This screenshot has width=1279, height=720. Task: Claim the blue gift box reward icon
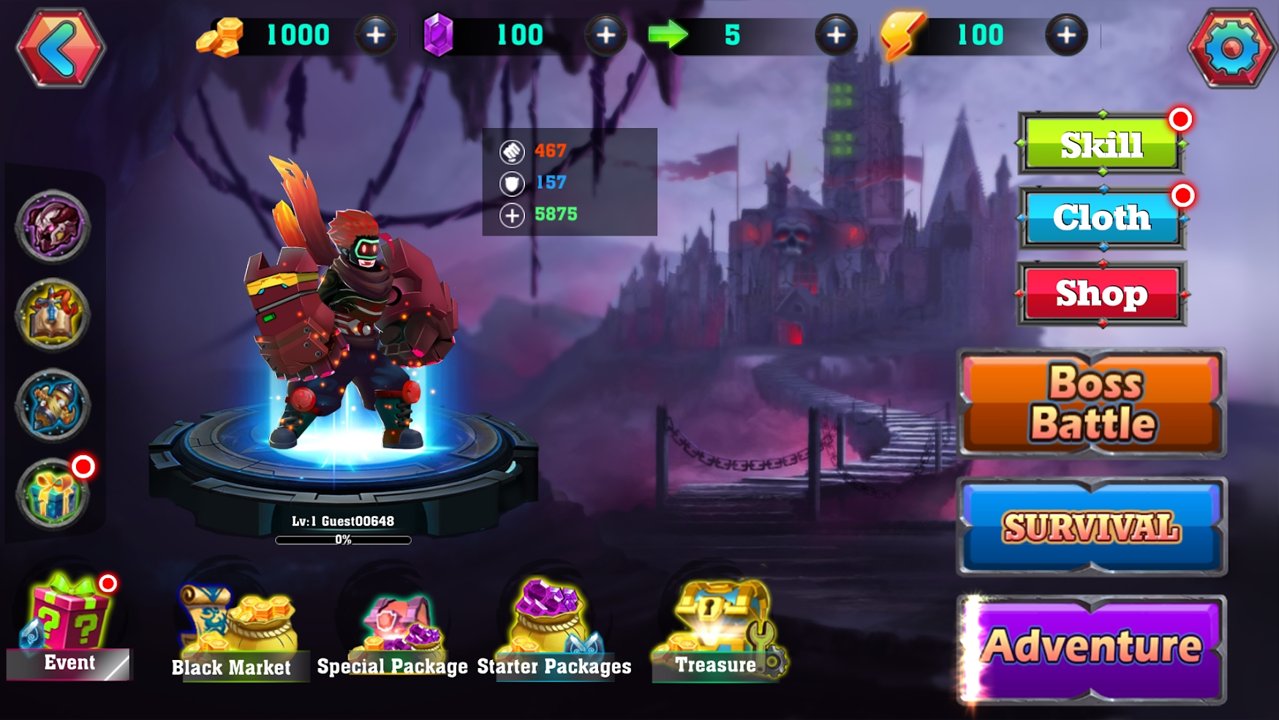click(53, 494)
